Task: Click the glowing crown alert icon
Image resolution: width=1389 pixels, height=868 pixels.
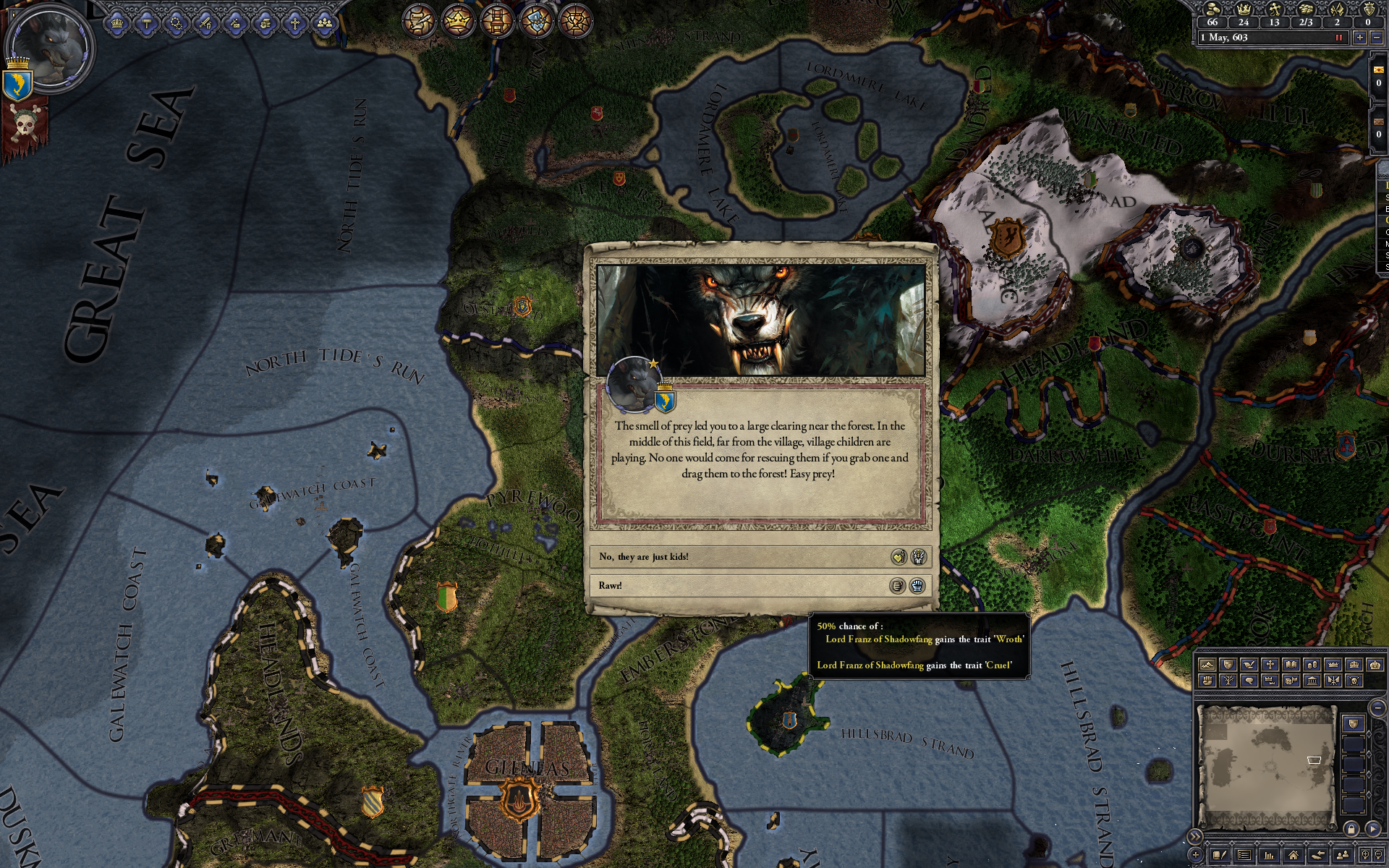Action: pyautogui.click(x=457, y=20)
